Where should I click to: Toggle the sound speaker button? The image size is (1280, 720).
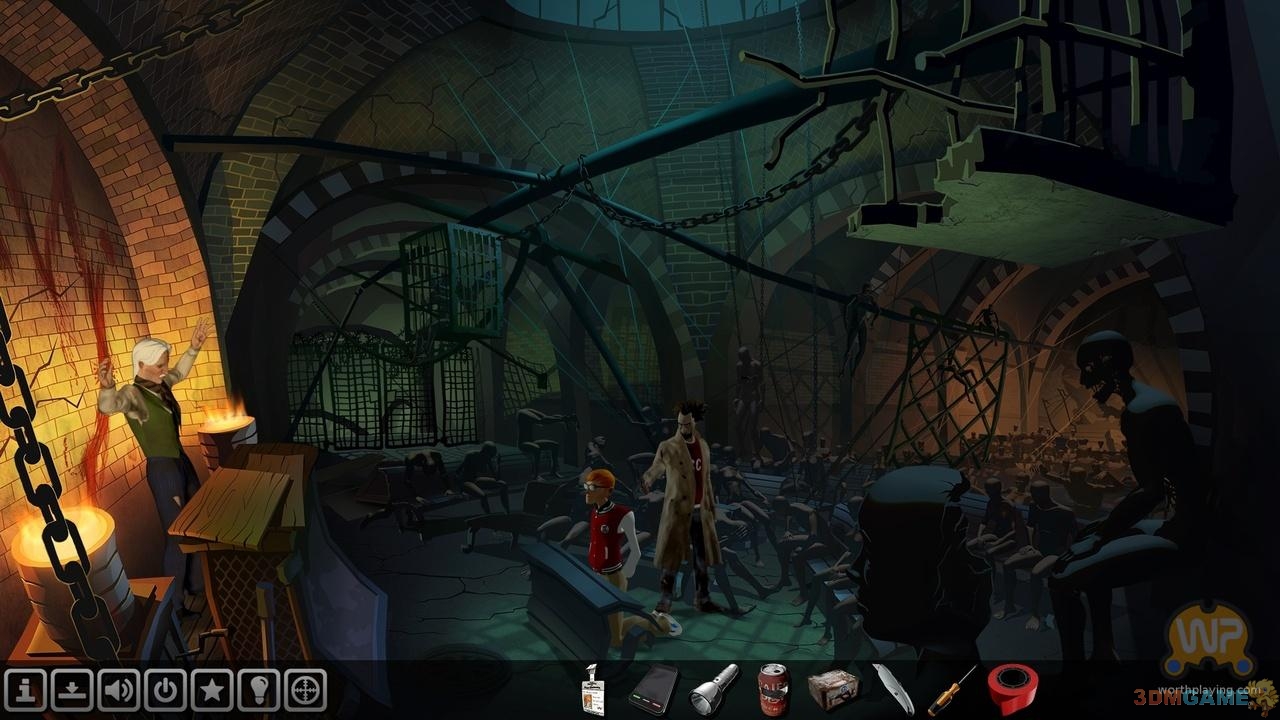pos(118,690)
